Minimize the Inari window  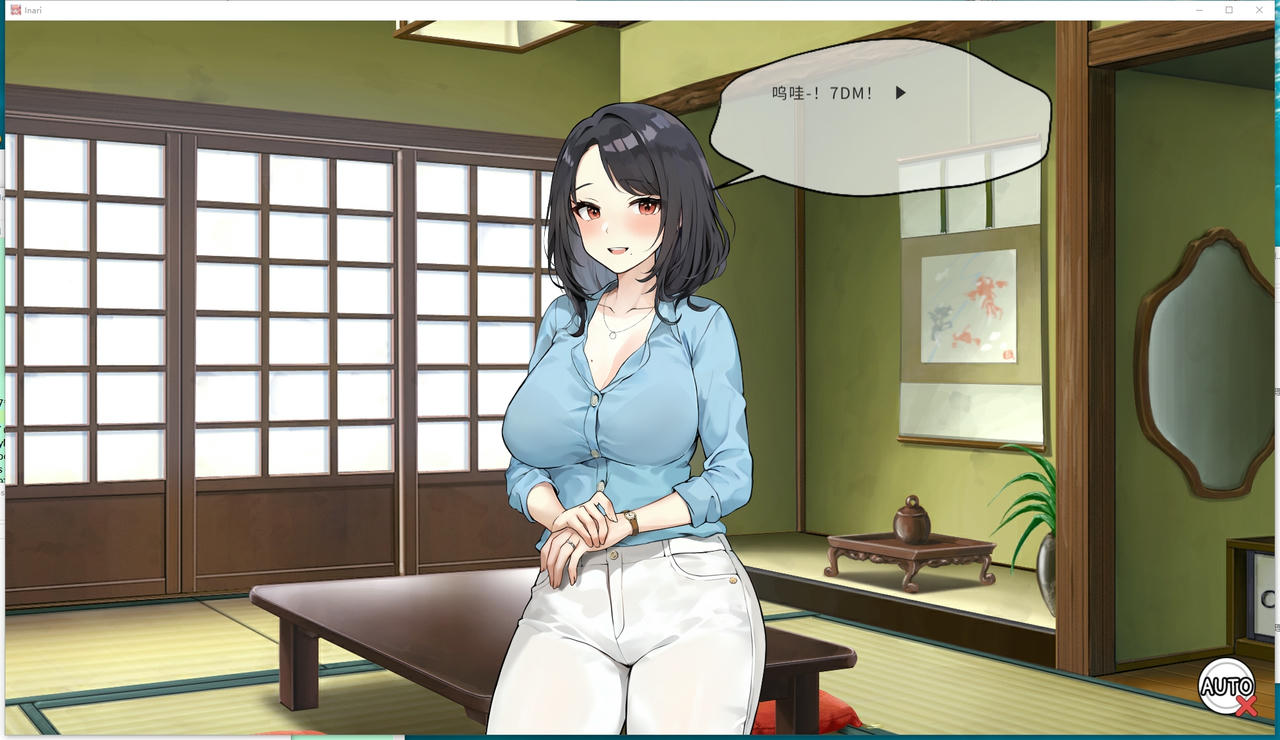(1198, 9)
